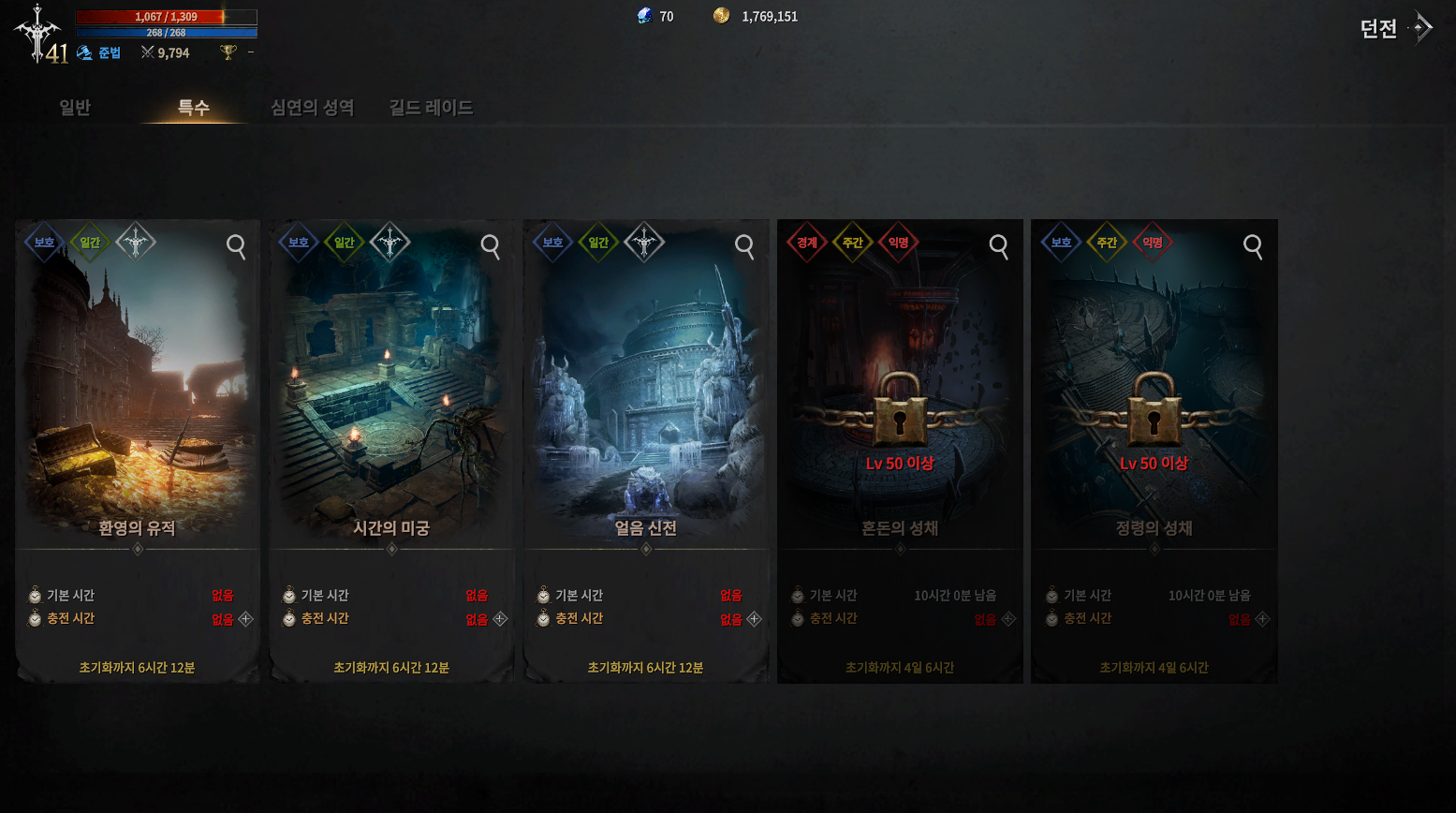This screenshot has height=813, width=1456.
Task: Switch to the 길드 레이드 tab
Action: [x=431, y=108]
